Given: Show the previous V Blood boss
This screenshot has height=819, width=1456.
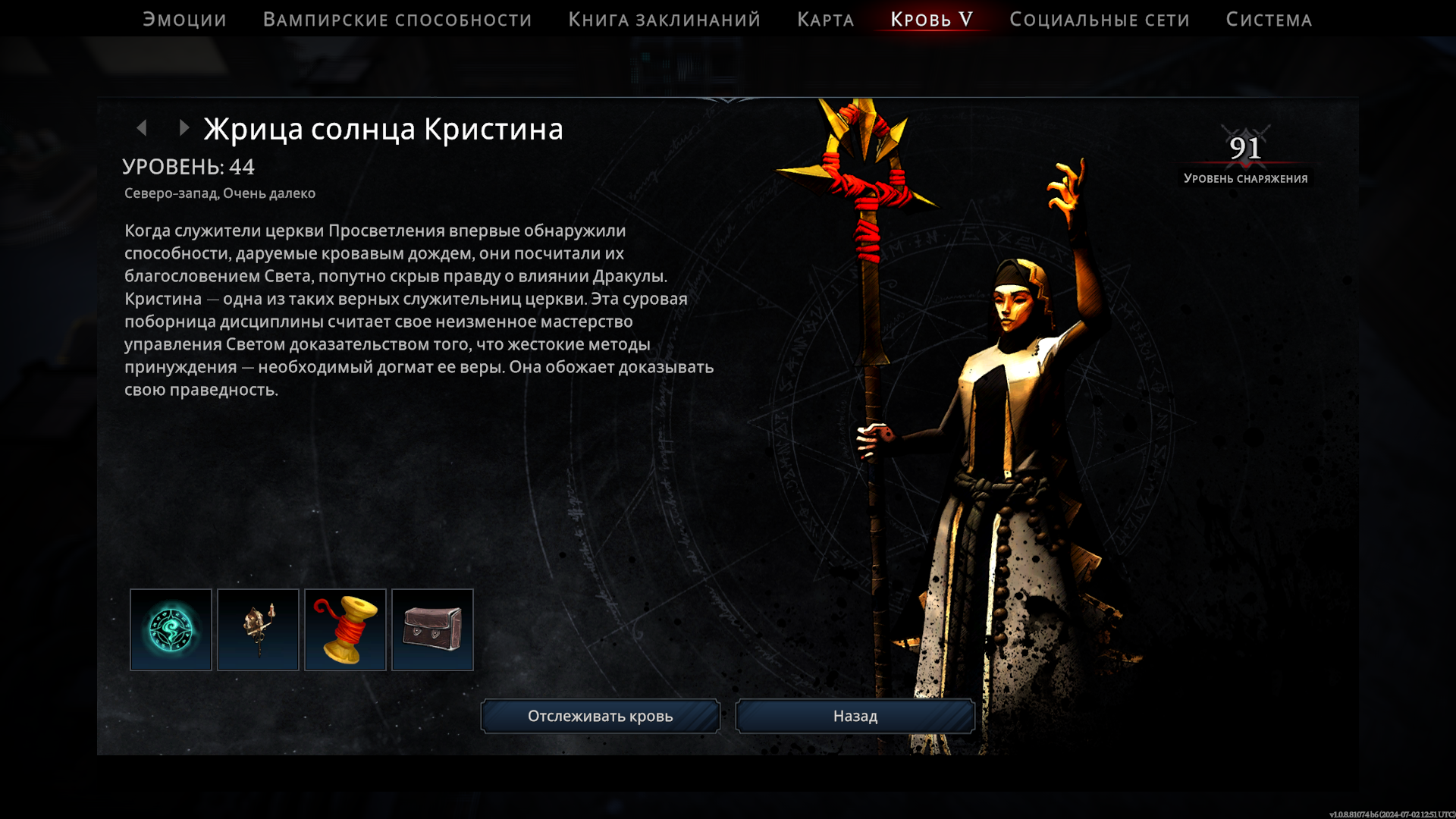Looking at the screenshot, I should tap(142, 128).
